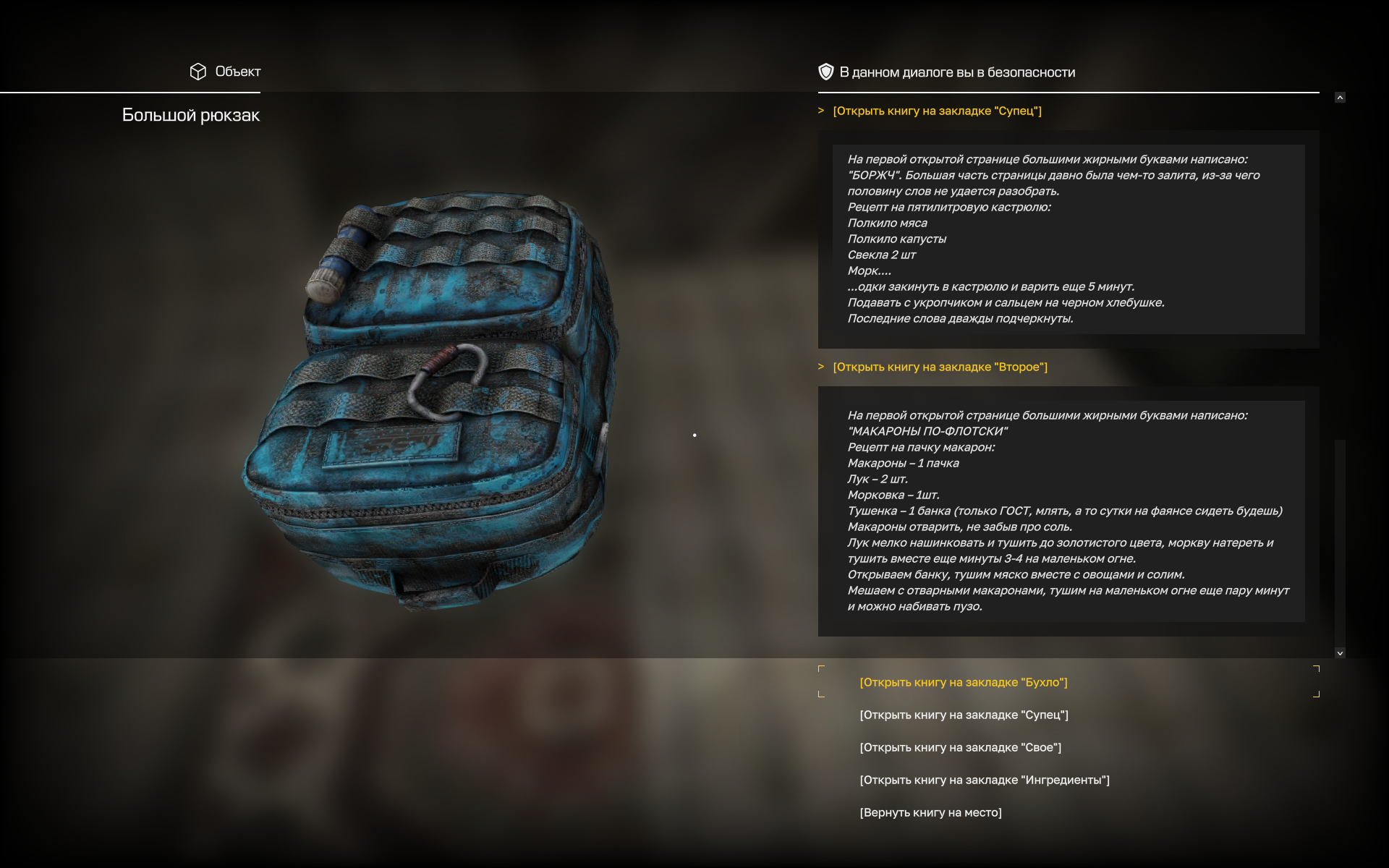Click the dialogue log scroll-down arrow

(x=1340, y=652)
